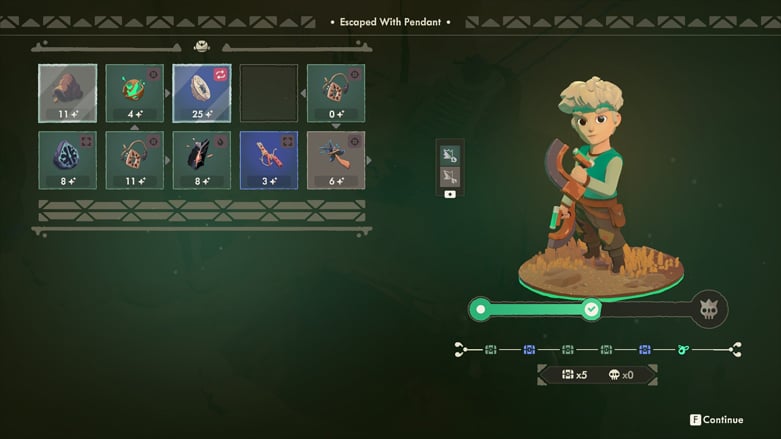Toggle the upper character view icon
The height and width of the screenshot is (439, 781).
(x=449, y=155)
